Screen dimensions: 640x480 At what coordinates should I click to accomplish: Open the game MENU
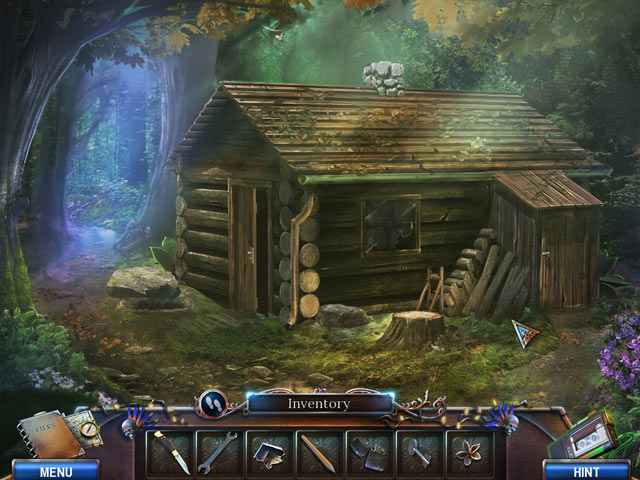(x=55, y=470)
